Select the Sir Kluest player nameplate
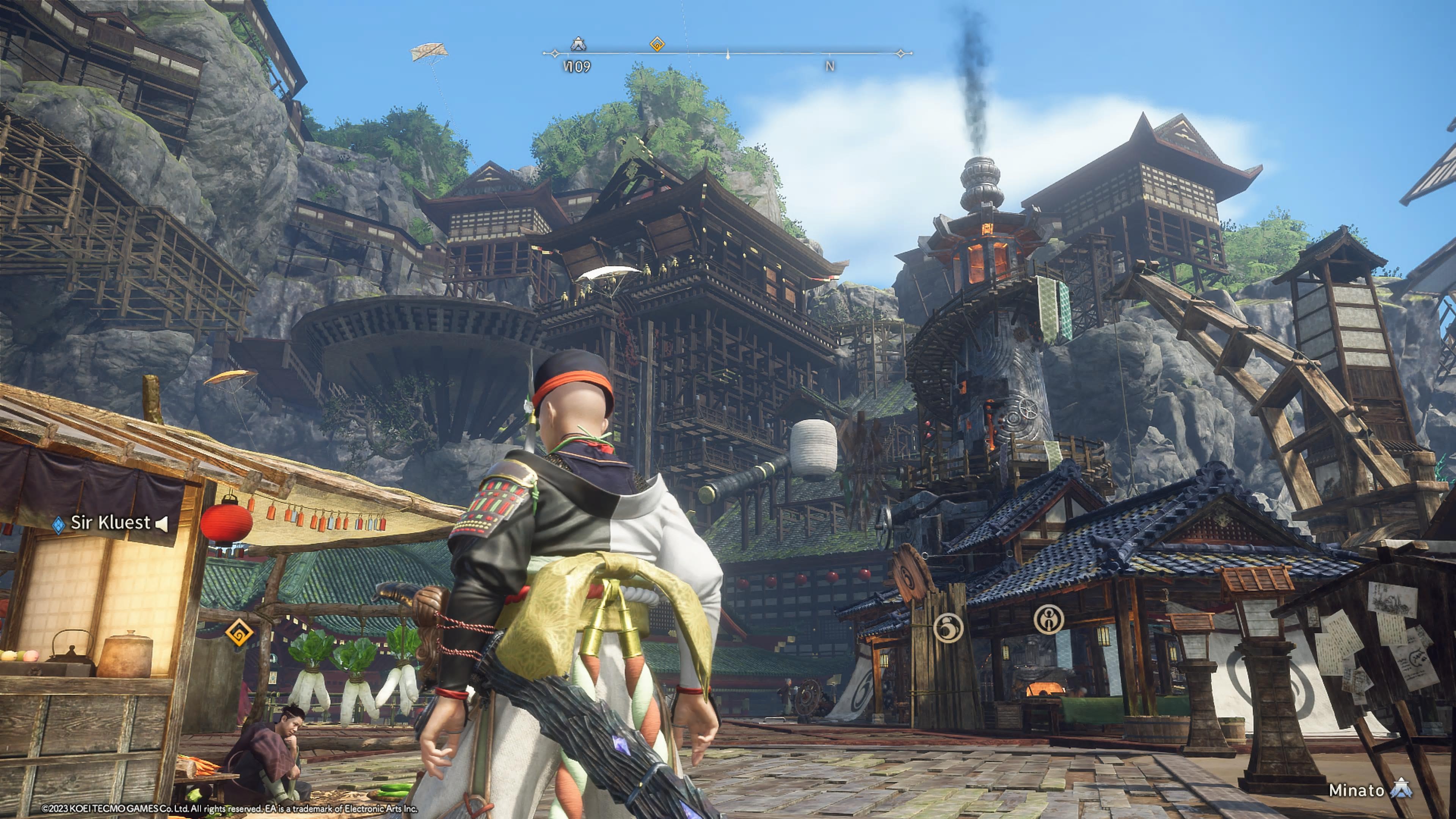This screenshot has width=1456, height=819. coord(110,523)
